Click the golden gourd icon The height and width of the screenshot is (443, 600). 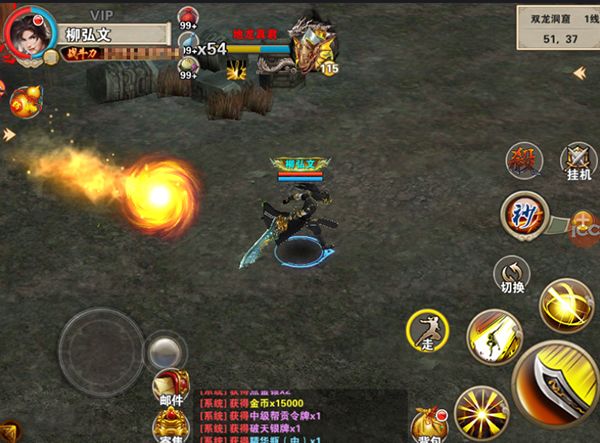click(24, 101)
